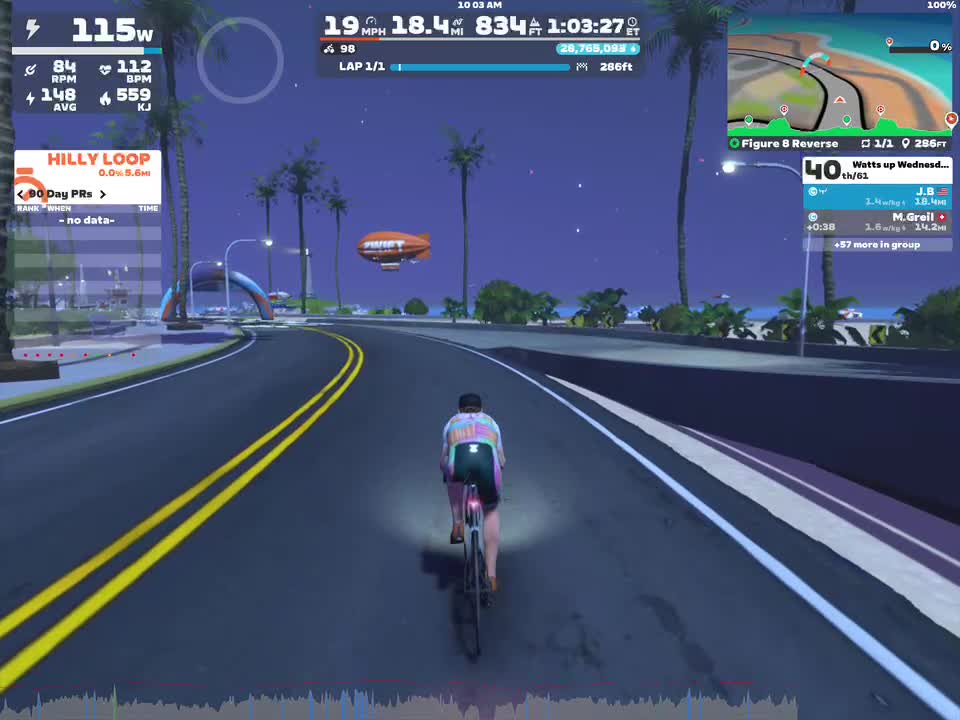This screenshot has width=960, height=720.
Task: Expand the +57 more in group row
Action: (877, 244)
